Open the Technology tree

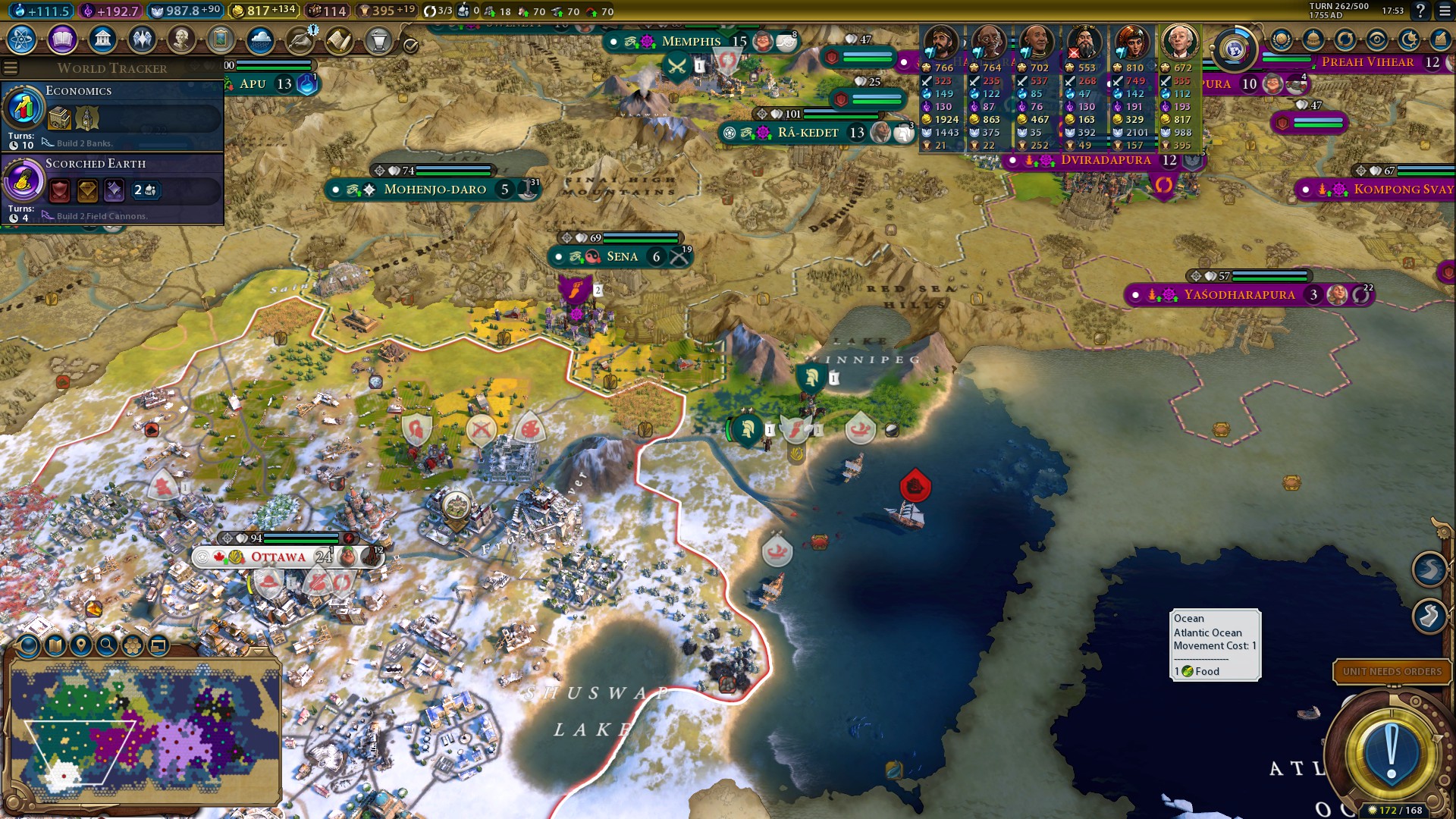(22, 39)
